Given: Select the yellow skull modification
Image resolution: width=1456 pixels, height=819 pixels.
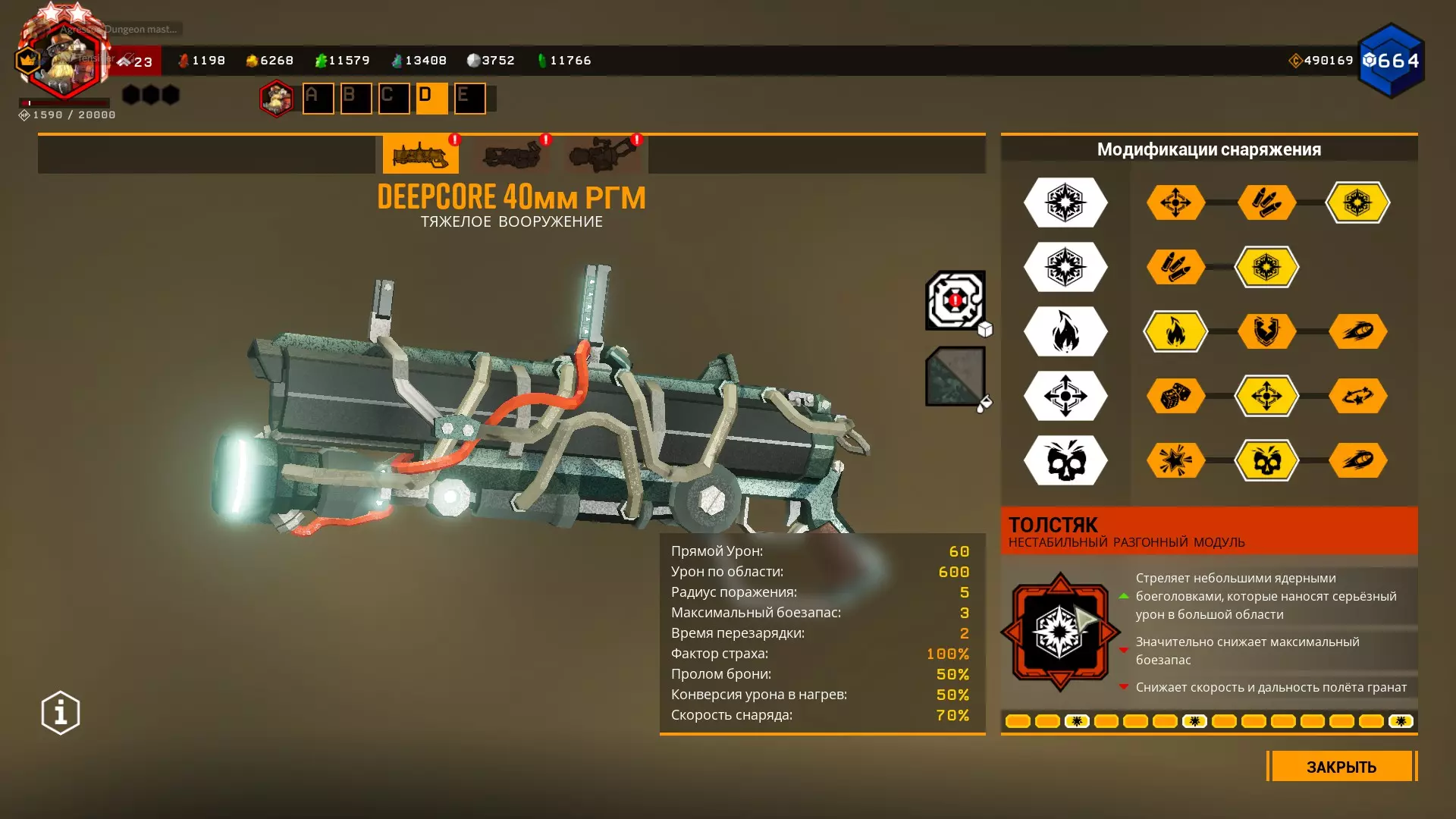Looking at the screenshot, I should coord(1266,460).
